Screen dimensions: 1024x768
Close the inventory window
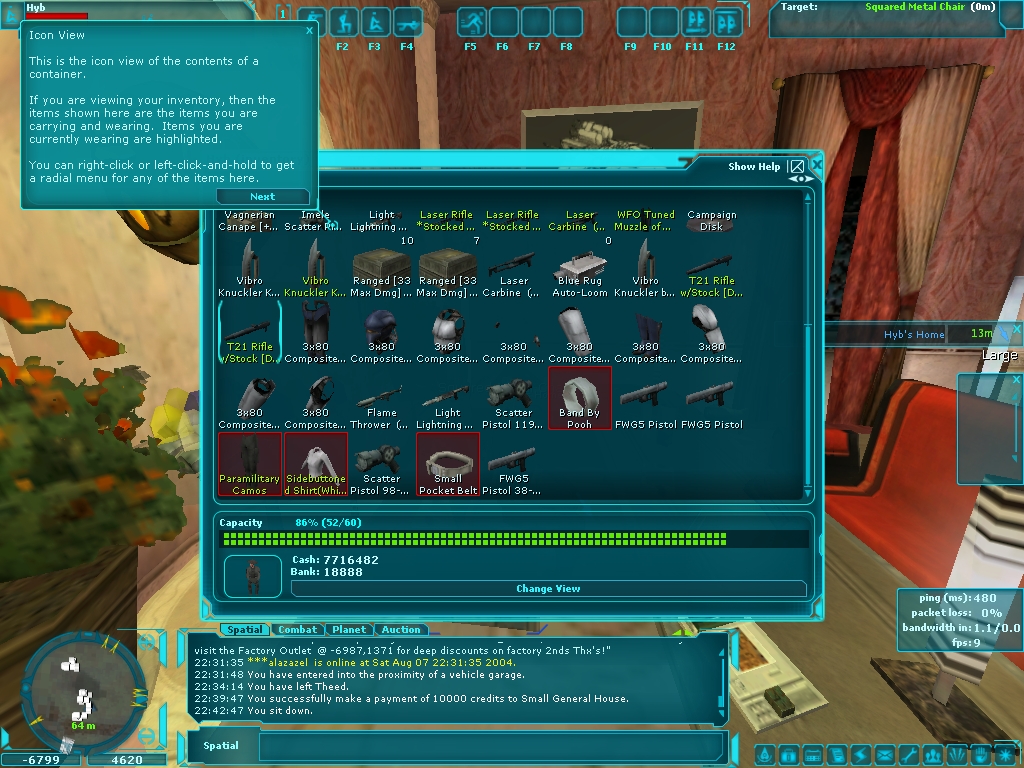[817, 165]
